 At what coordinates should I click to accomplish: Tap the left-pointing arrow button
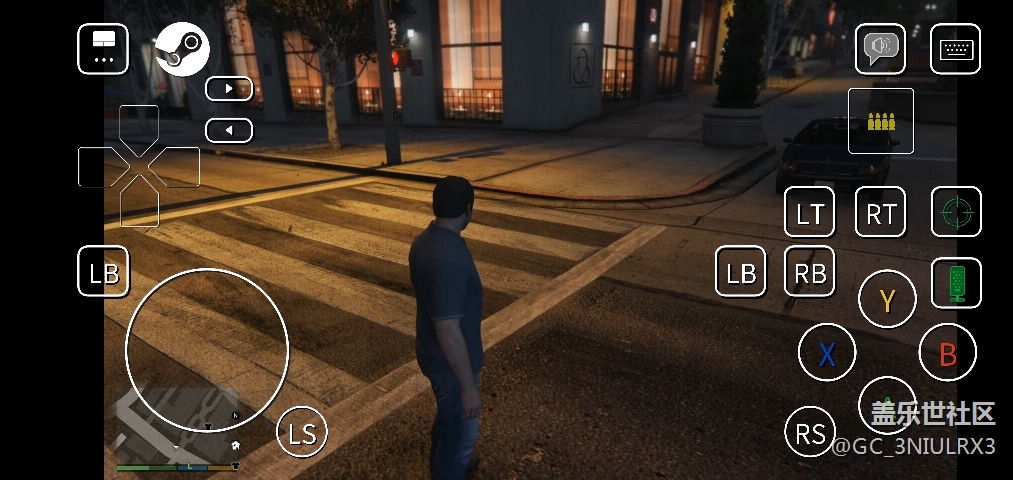pyautogui.click(x=229, y=130)
